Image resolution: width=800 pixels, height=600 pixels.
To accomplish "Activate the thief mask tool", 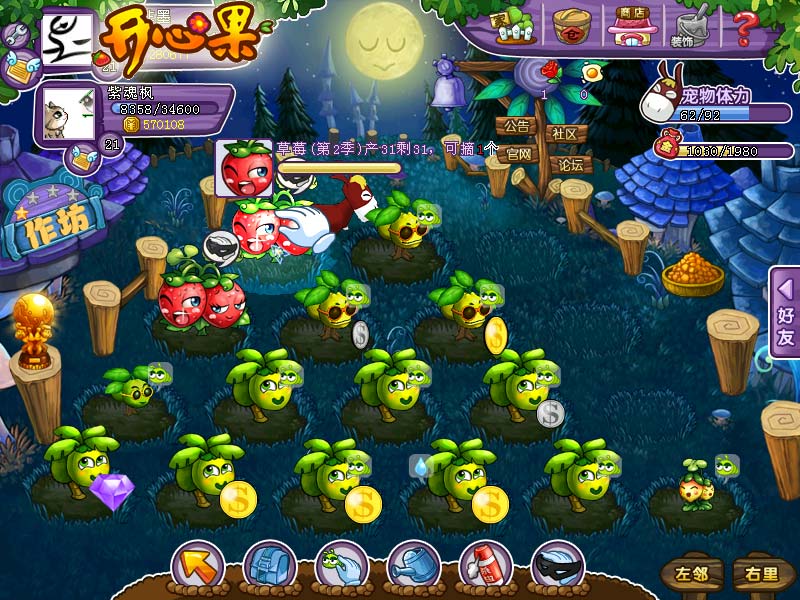I will coord(556,565).
